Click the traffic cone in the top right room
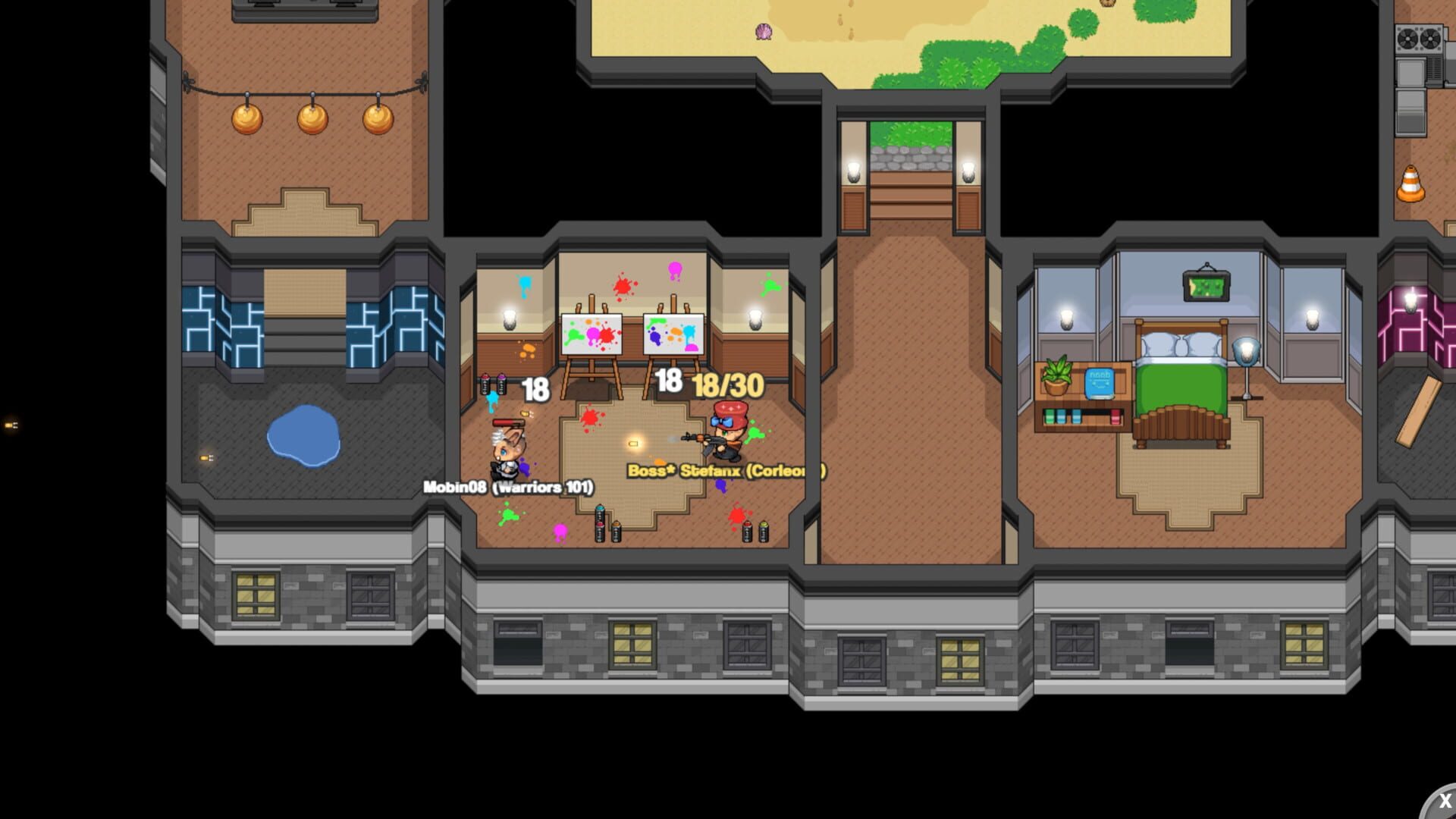 coord(1413,182)
